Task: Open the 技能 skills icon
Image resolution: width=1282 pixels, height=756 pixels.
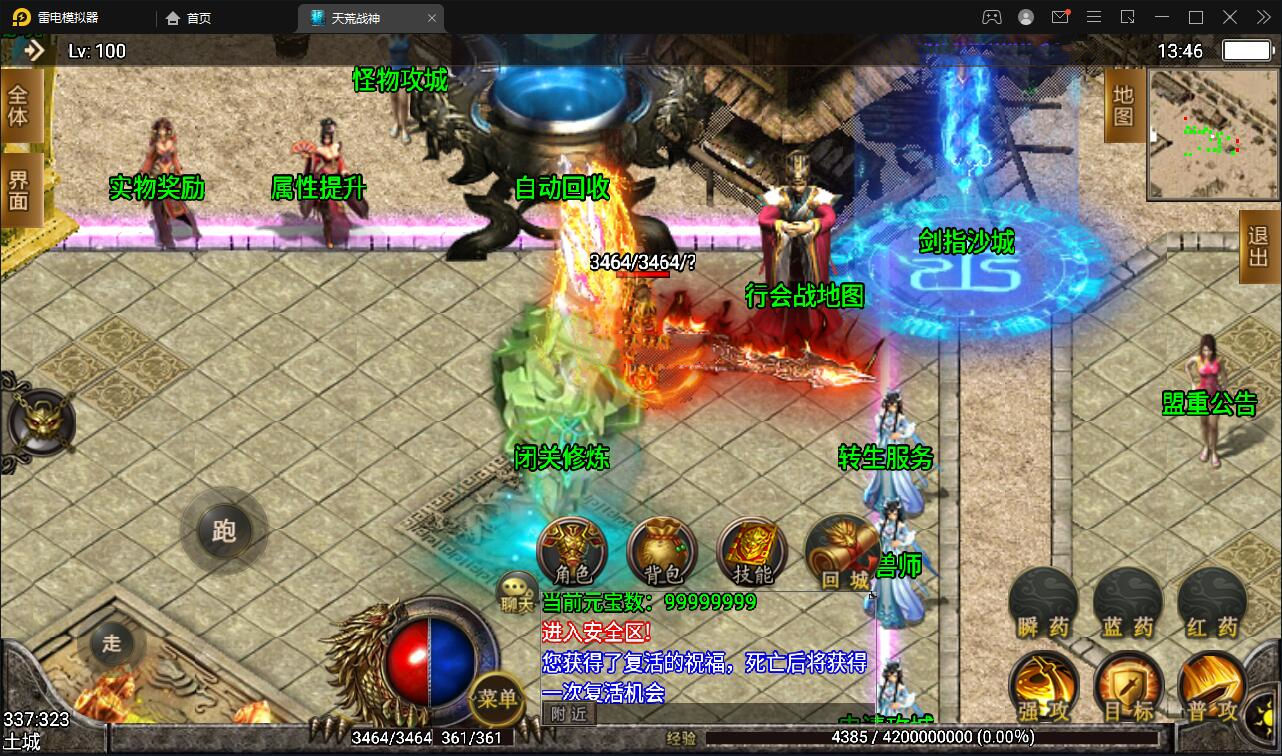Action: click(751, 549)
